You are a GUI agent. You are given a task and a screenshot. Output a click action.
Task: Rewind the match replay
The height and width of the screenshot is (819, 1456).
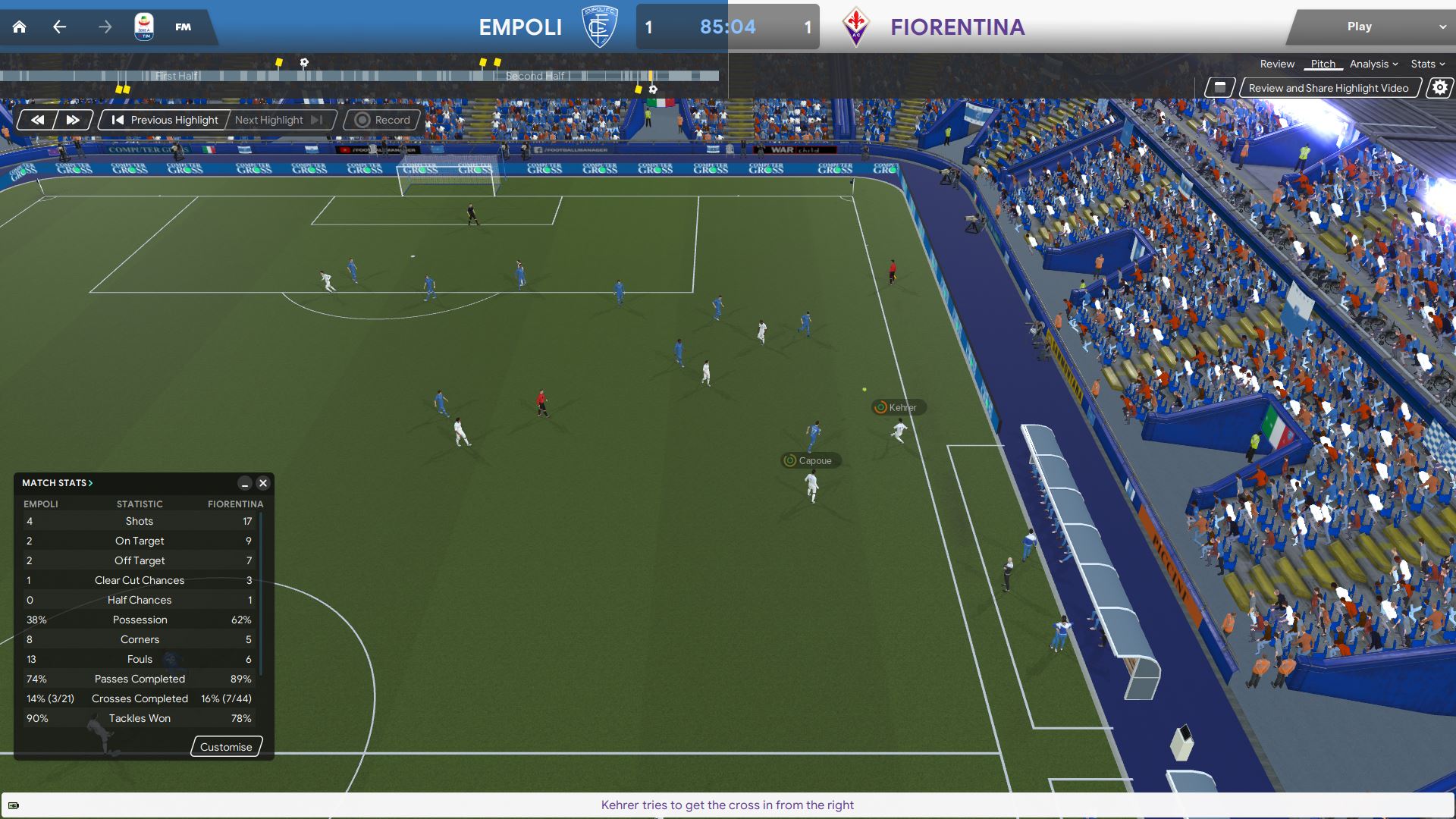[37, 120]
